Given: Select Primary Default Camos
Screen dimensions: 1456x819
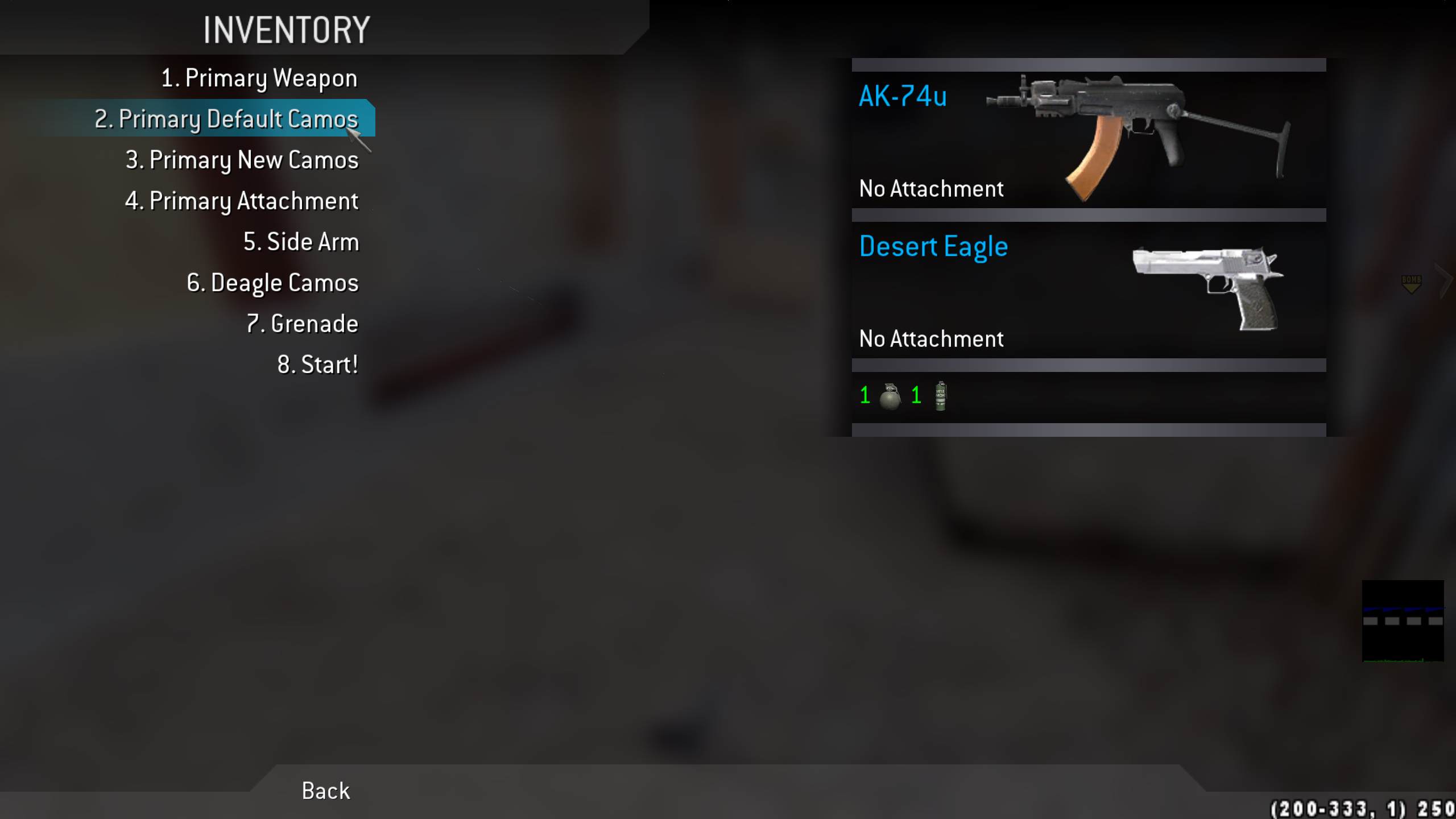Looking at the screenshot, I should (226, 119).
